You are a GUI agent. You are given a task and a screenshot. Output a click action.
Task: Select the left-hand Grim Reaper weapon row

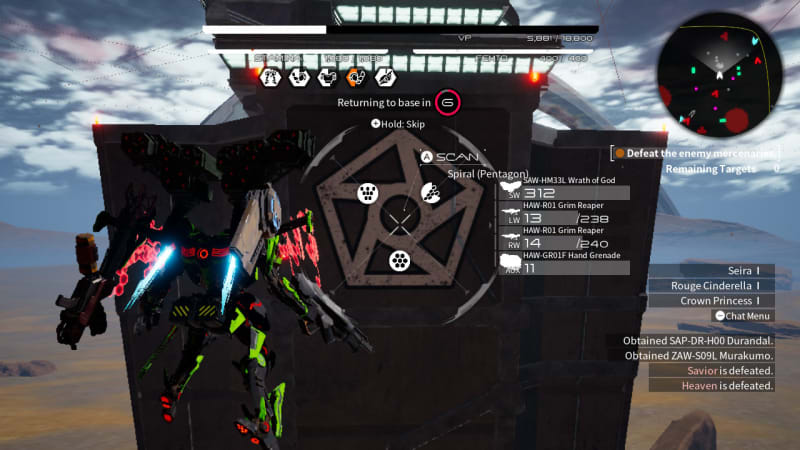pos(565,212)
